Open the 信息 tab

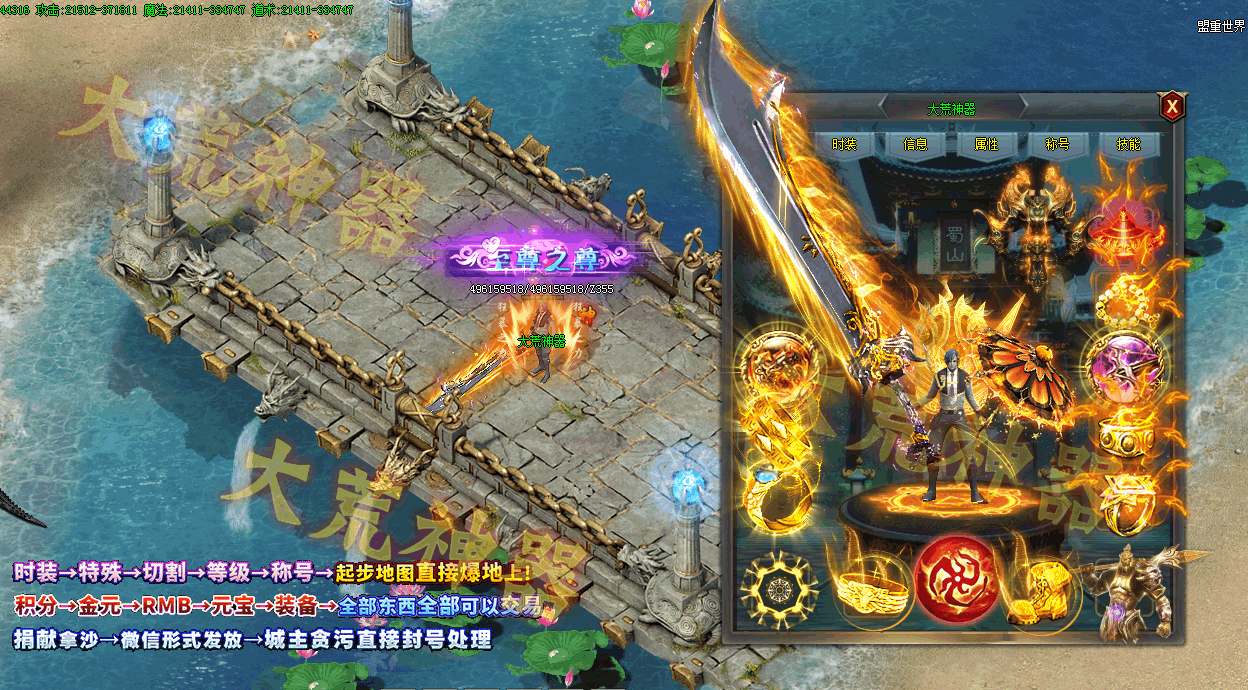click(915, 144)
